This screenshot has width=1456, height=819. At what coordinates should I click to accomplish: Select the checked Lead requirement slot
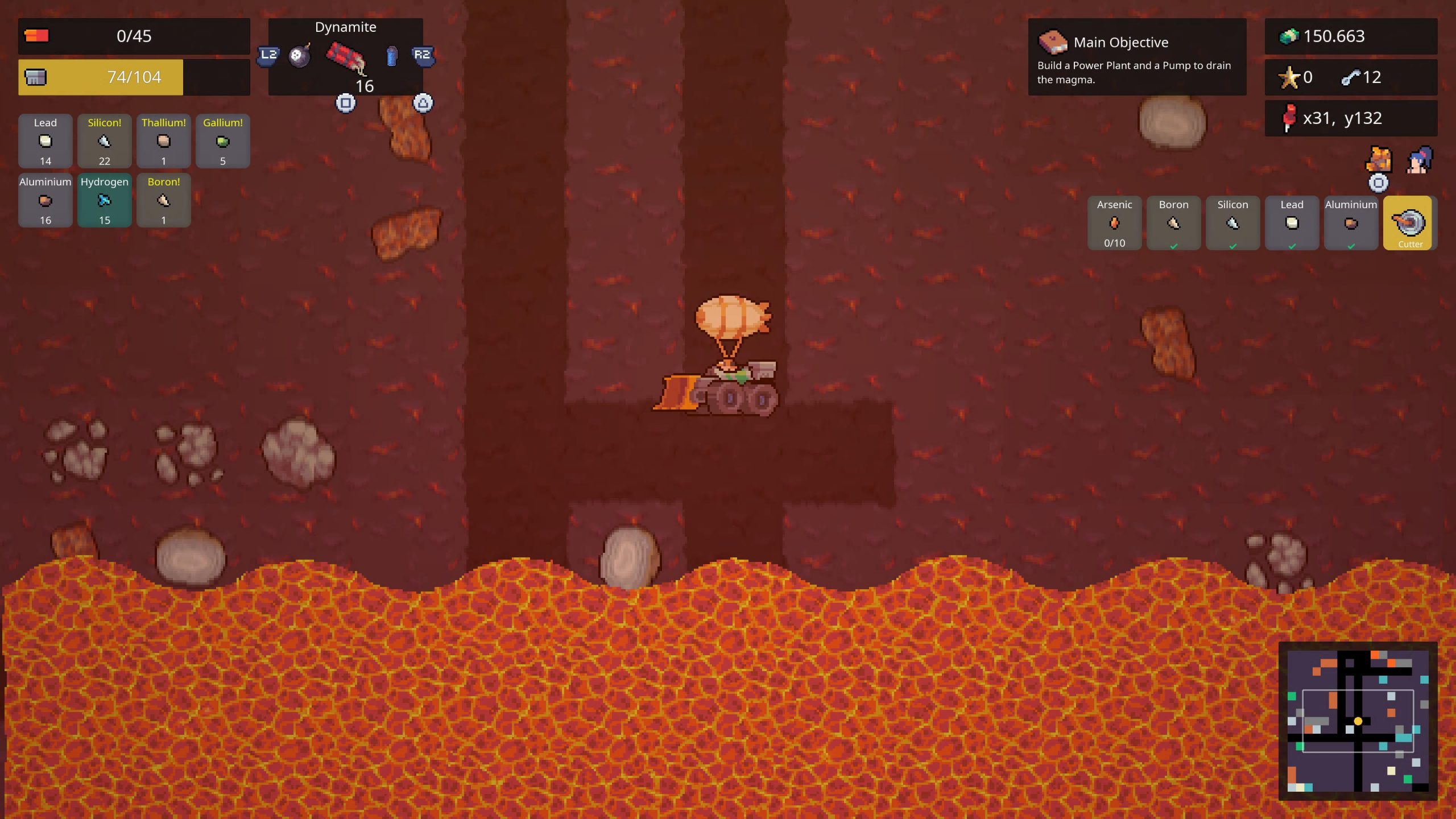pyautogui.click(x=1292, y=223)
